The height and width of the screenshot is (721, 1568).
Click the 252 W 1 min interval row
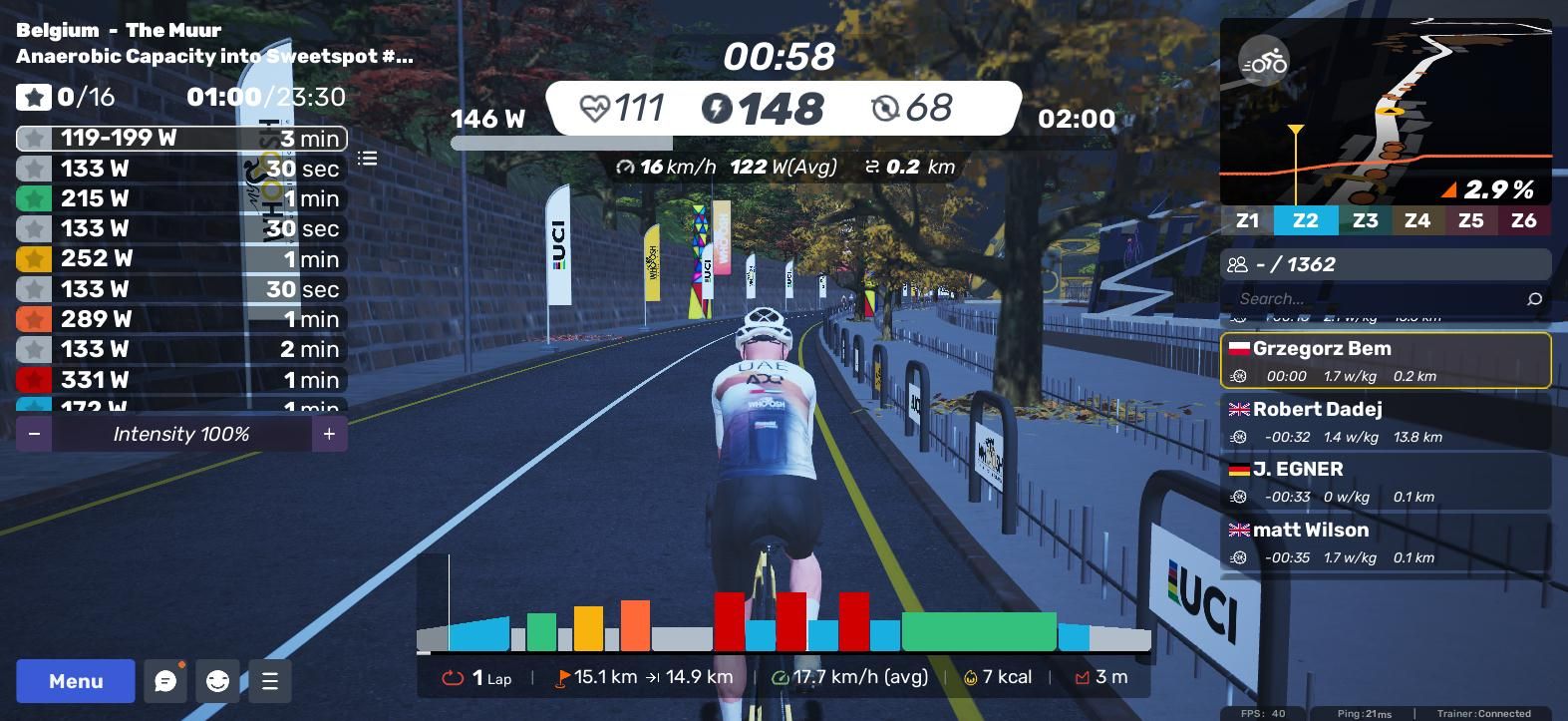tap(181, 259)
